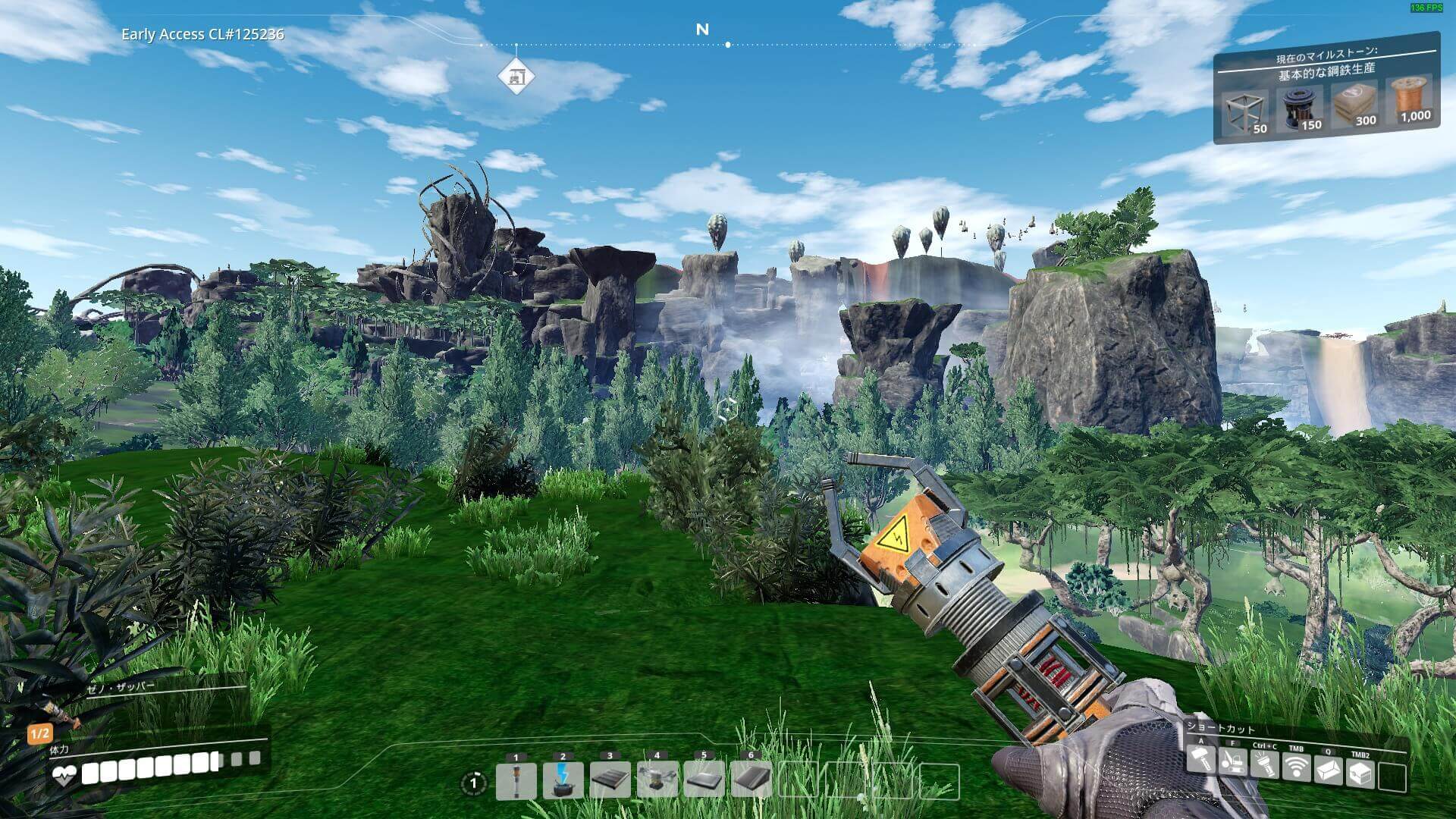
Task: Click the hotbar number 1 cycle indicator
Action: (475, 783)
